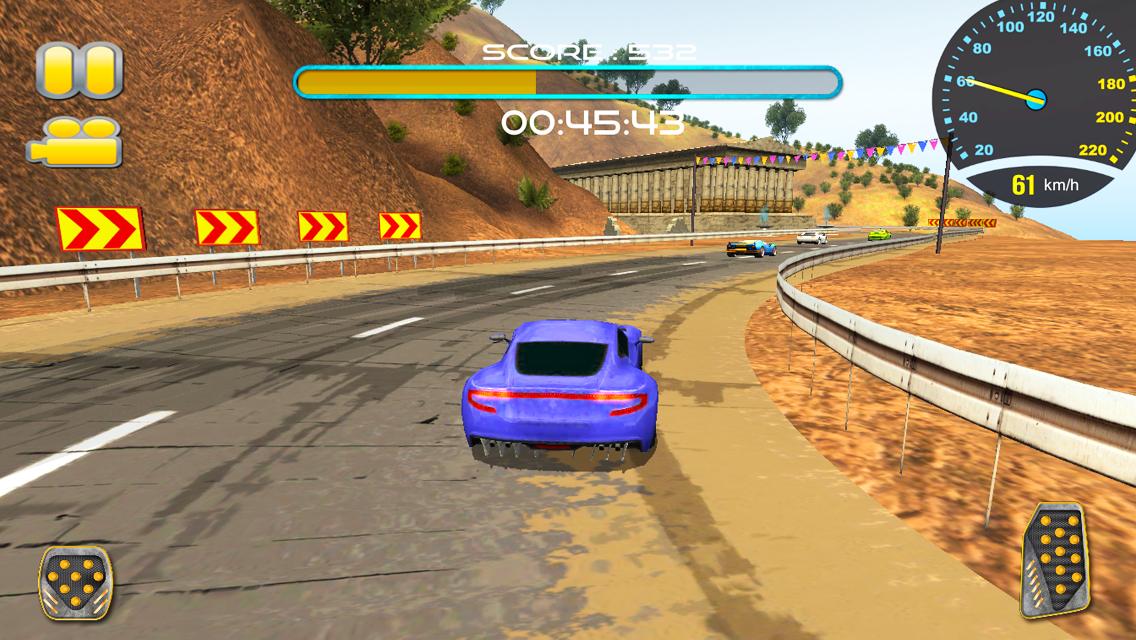
Task: Switch camera view using the yellow camera icon
Action: pos(75,142)
